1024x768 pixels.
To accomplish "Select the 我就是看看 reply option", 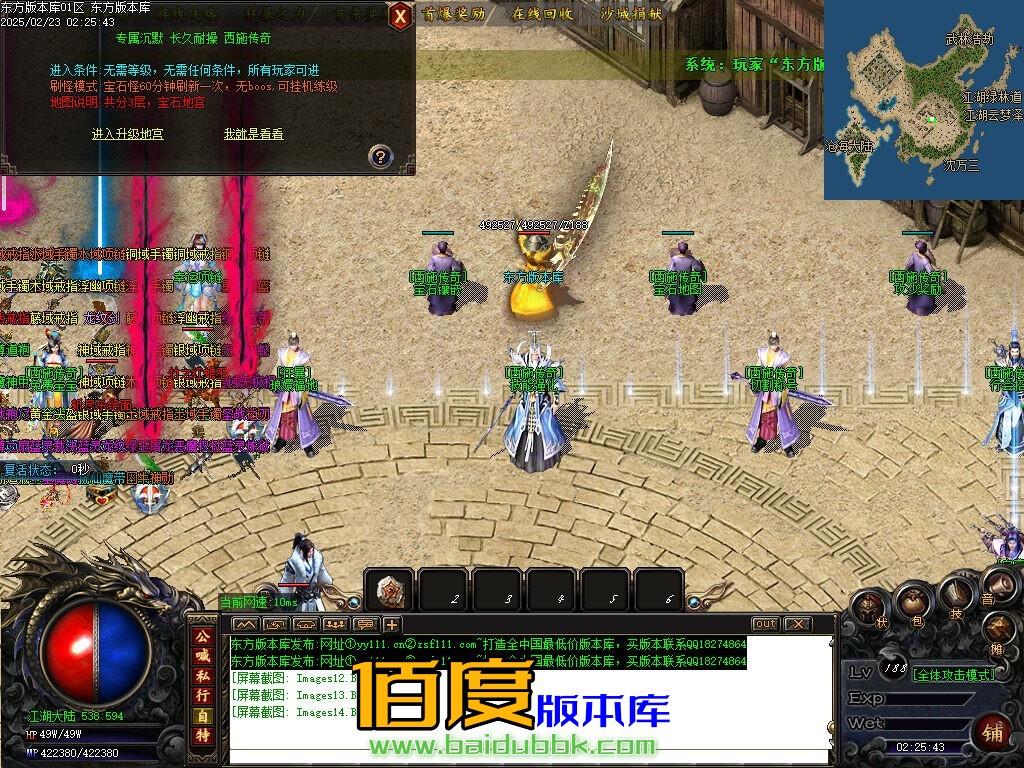I will tap(253, 133).
